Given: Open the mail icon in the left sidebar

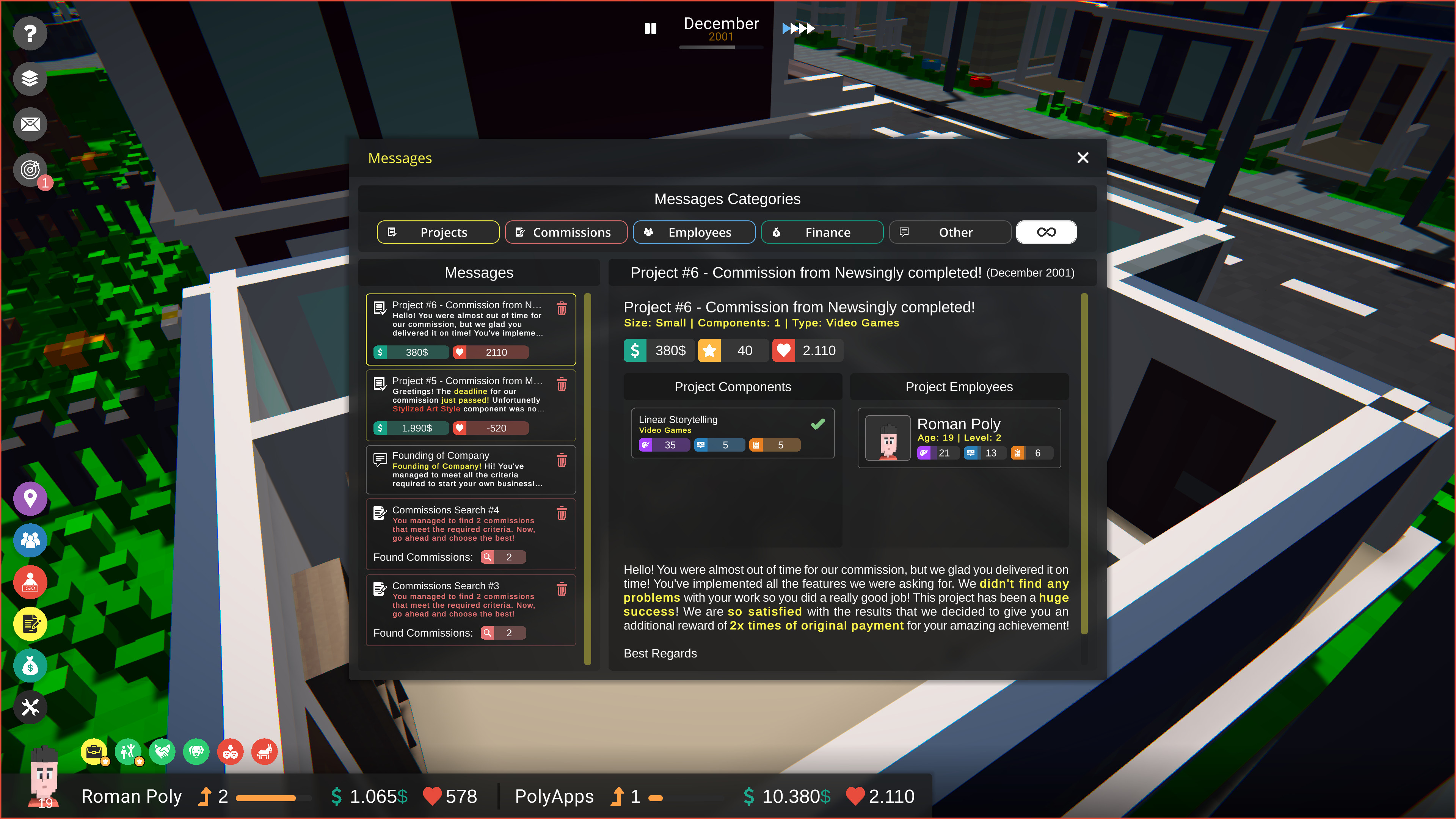Looking at the screenshot, I should point(30,124).
